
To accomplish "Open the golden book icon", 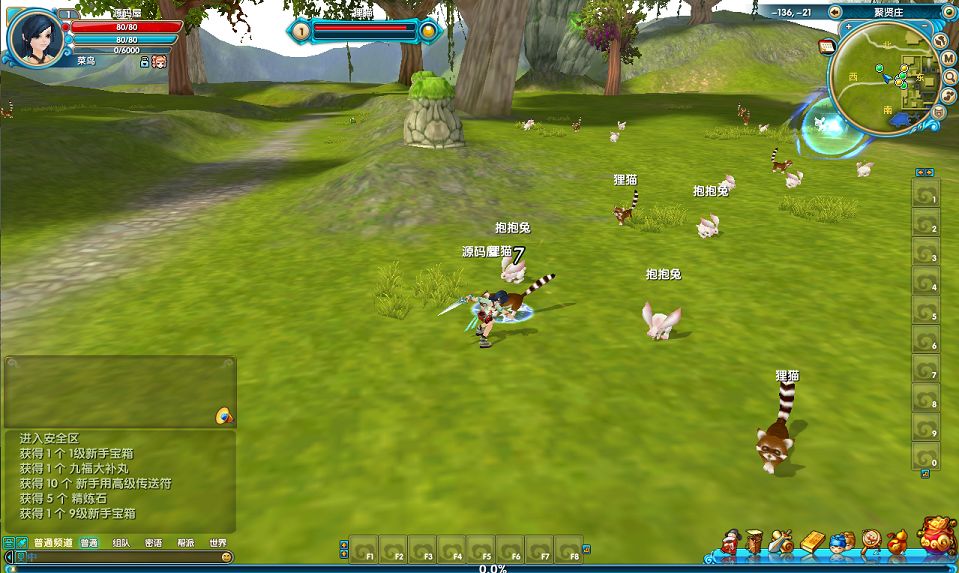I will point(810,543).
